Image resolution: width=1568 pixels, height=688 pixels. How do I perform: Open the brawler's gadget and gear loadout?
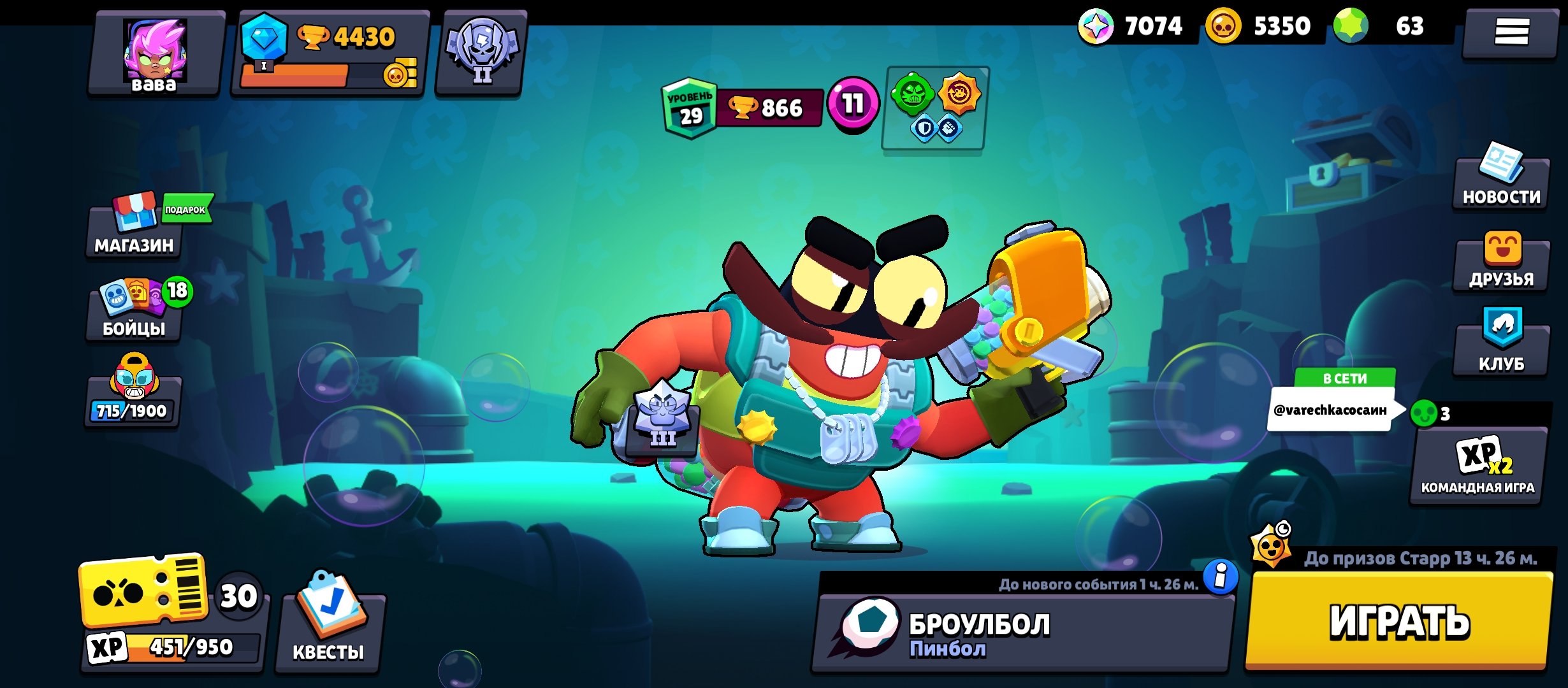tap(935, 108)
